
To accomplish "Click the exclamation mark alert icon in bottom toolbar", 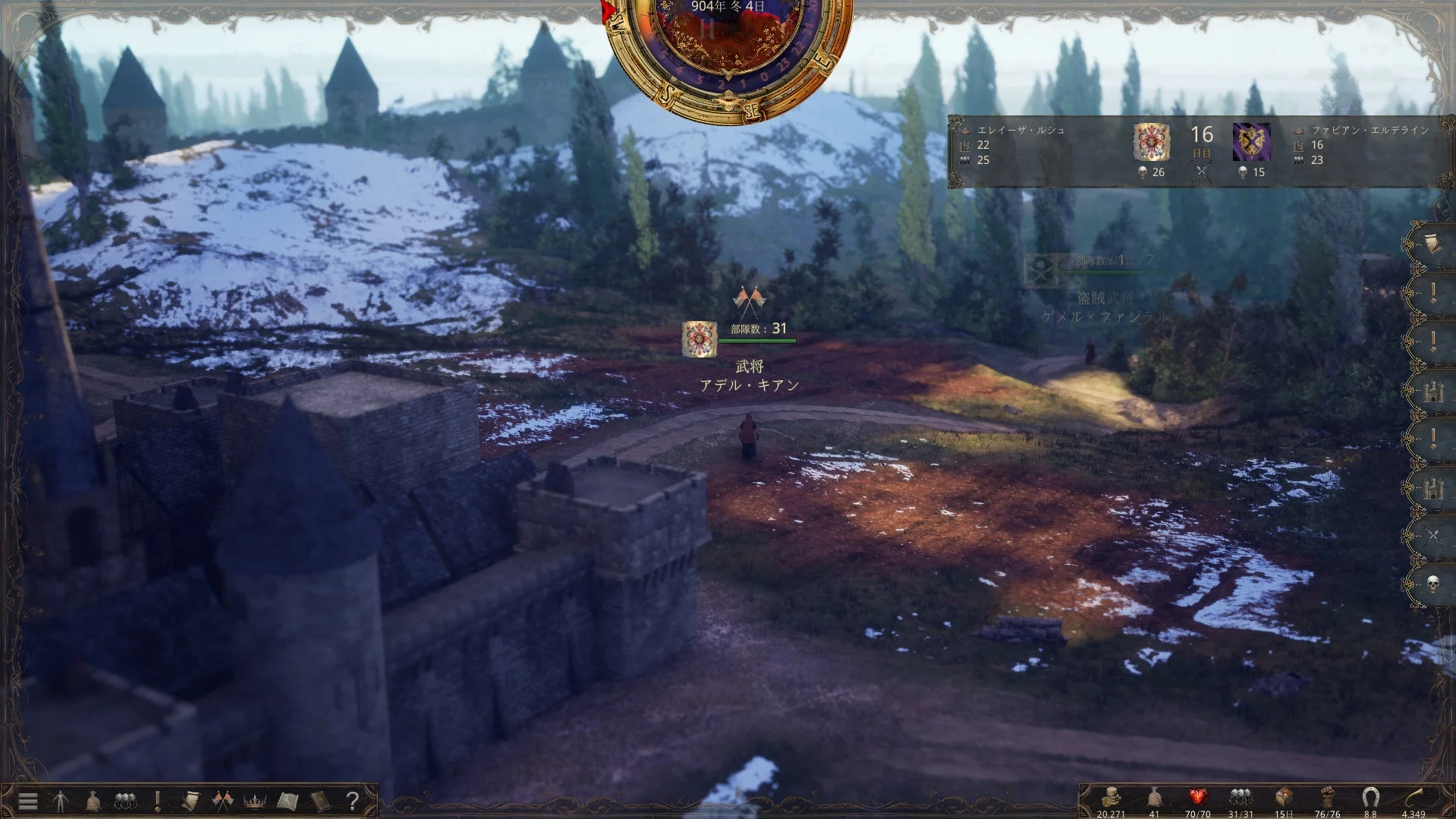I will (x=157, y=801).
